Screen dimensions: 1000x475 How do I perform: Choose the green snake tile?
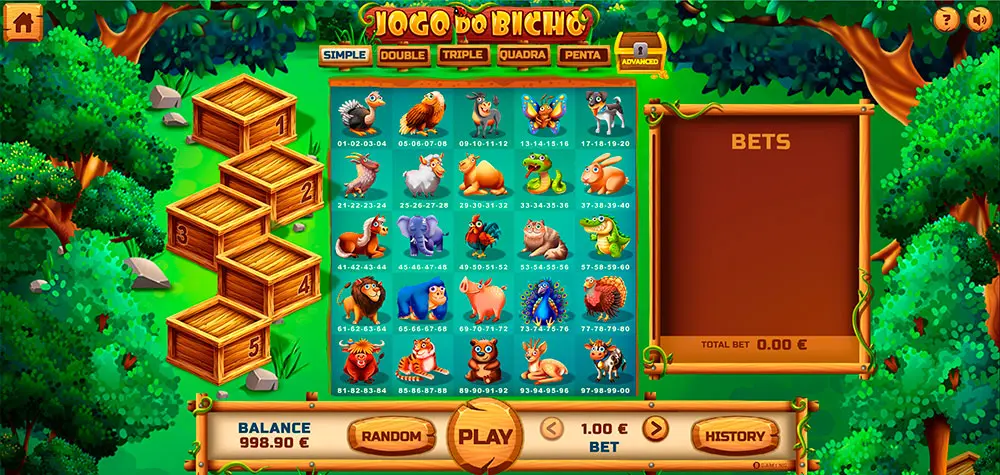click(543, 179)
